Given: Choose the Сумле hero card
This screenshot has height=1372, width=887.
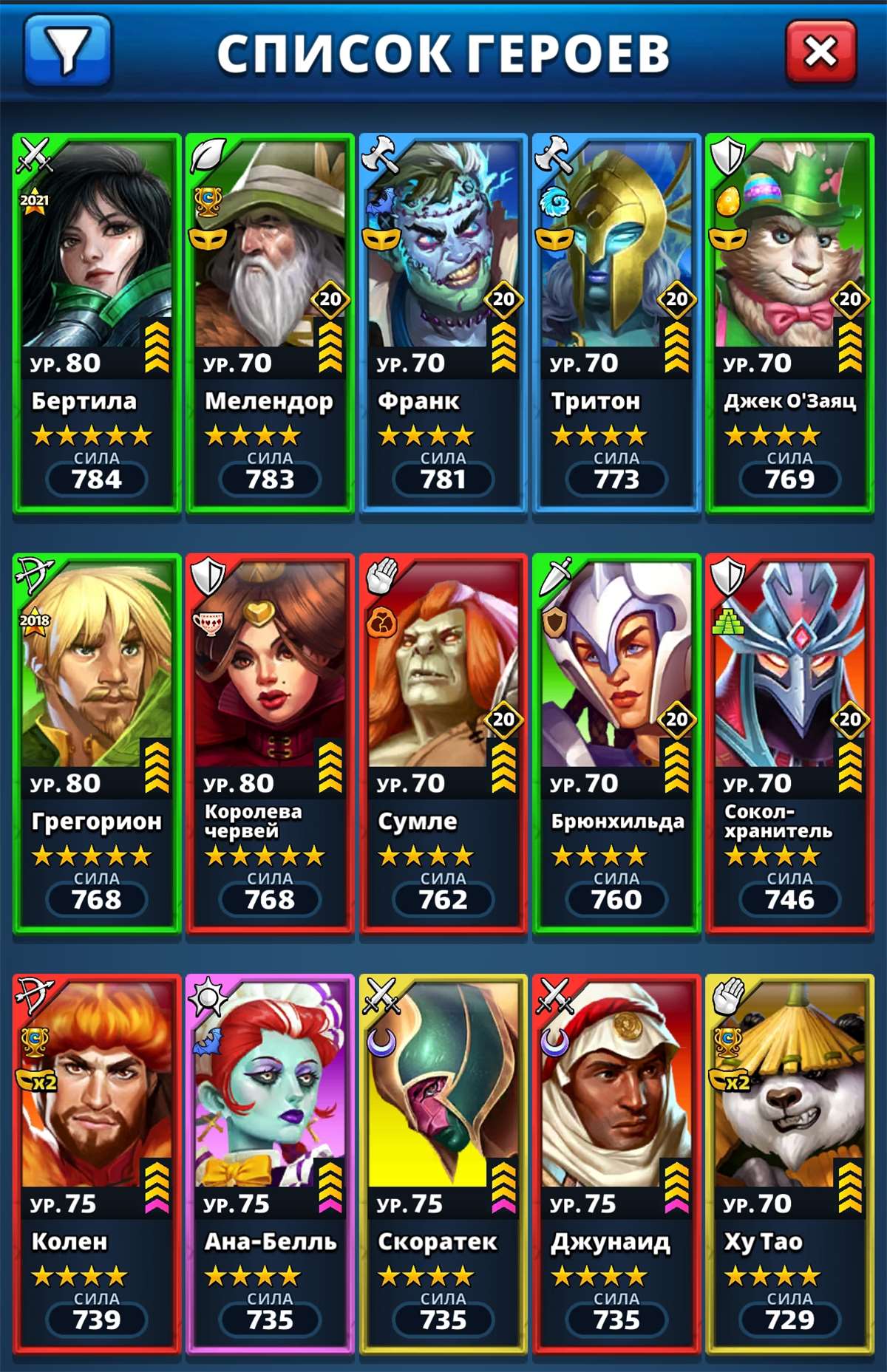Looking at the screenshot, I should click(443, 743).
